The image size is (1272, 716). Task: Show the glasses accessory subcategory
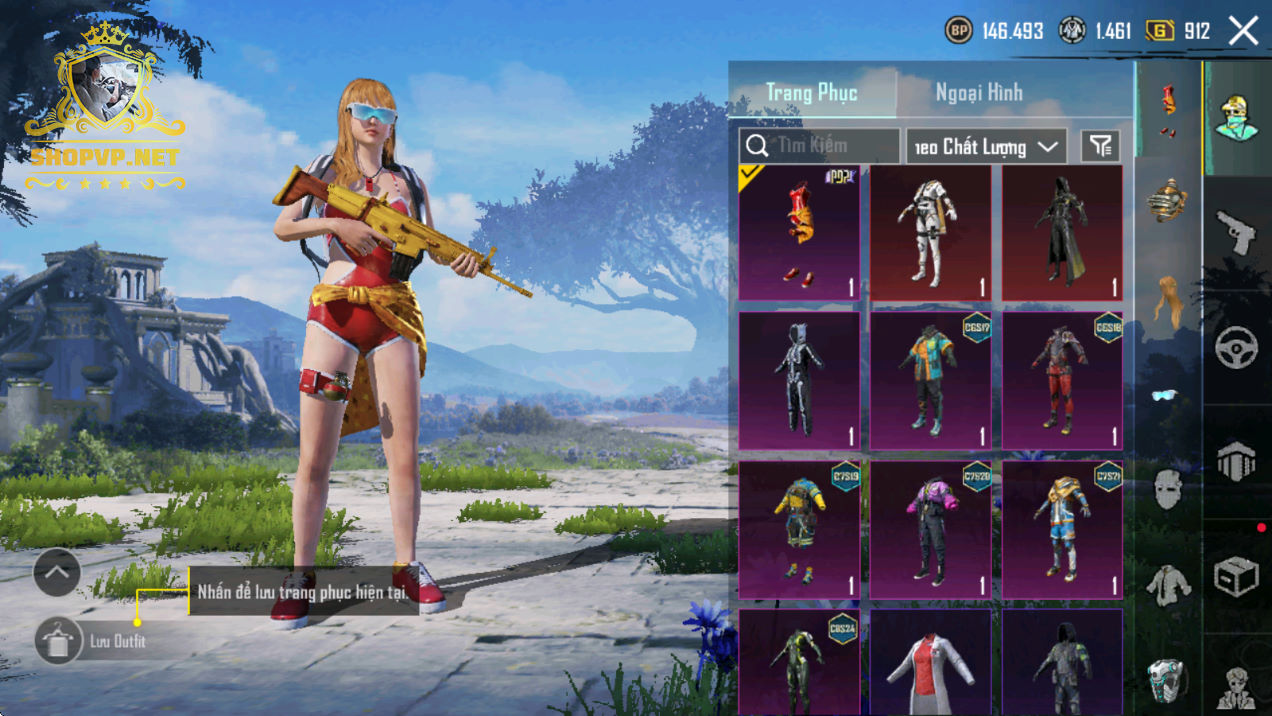(1166, 395)
